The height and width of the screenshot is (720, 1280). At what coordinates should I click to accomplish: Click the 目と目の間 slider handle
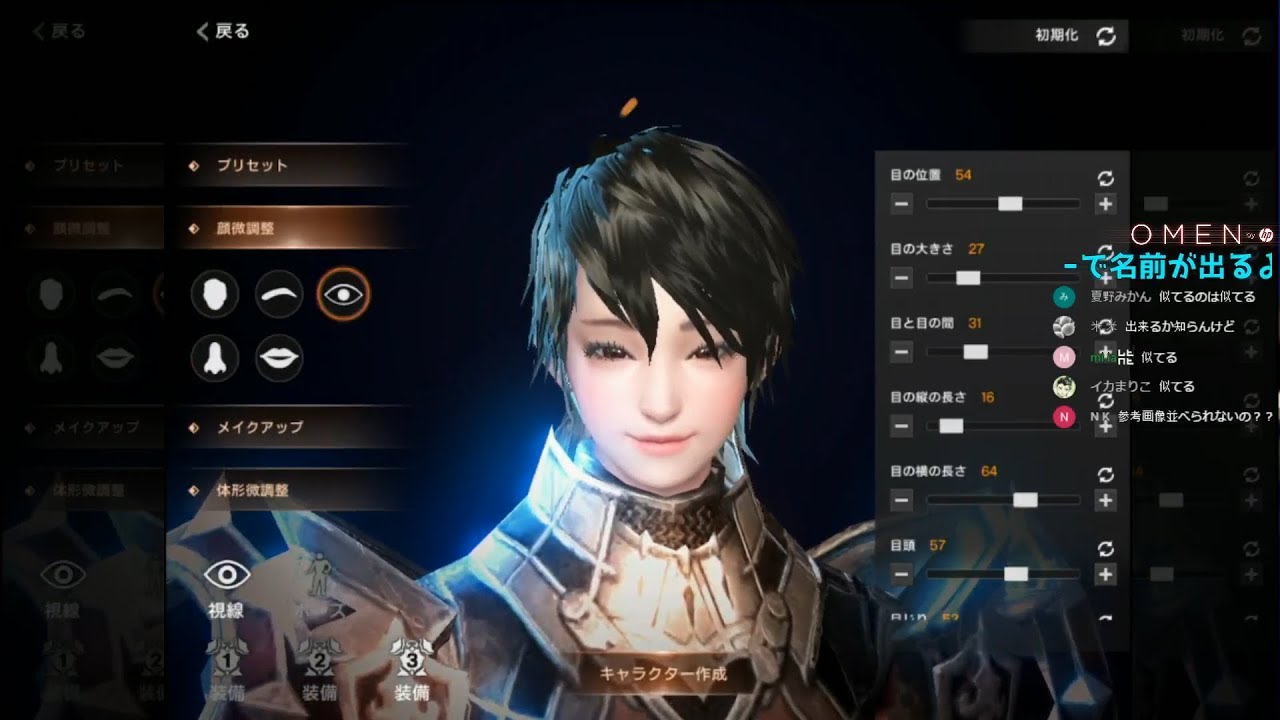975,352
